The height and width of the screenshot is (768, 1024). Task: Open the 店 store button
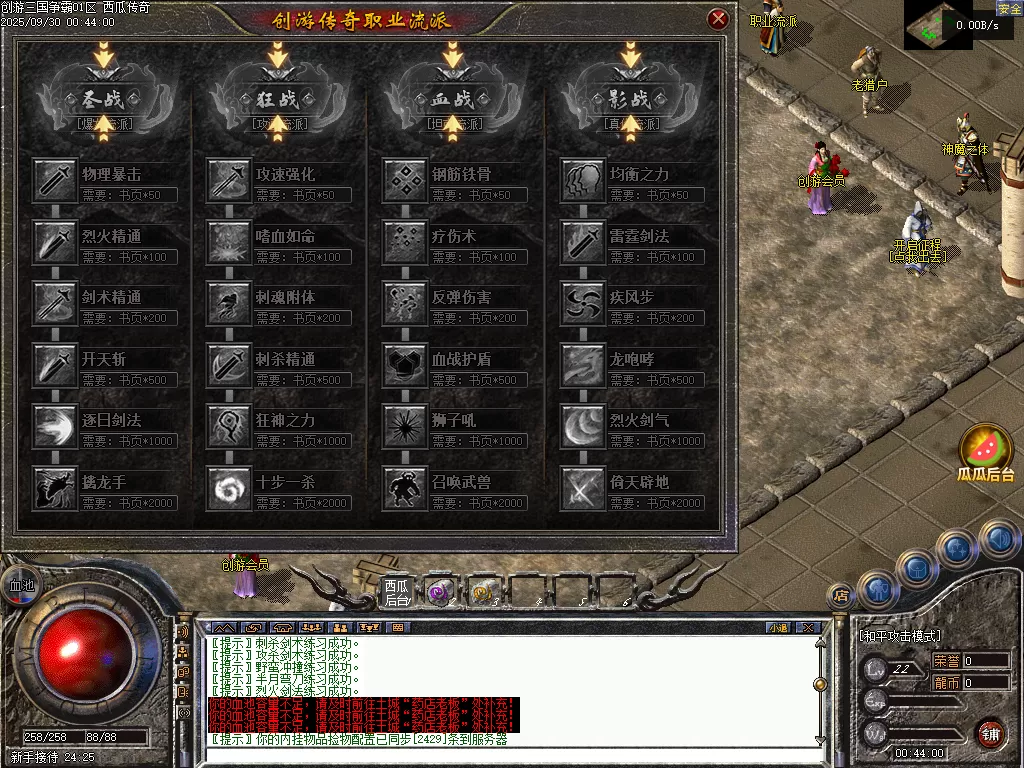tap(841, 594)
